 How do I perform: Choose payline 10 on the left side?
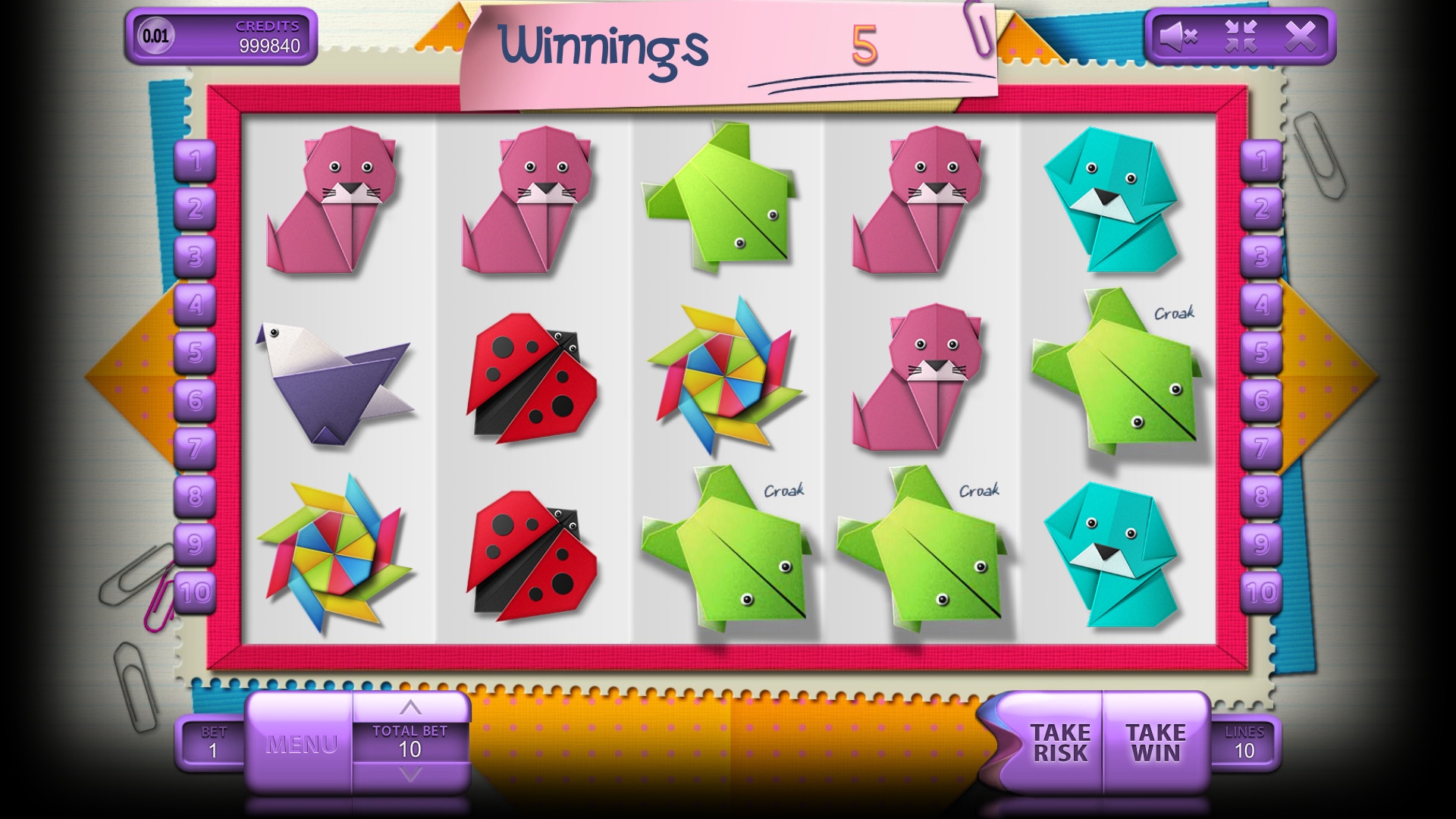tap(196, 592)
